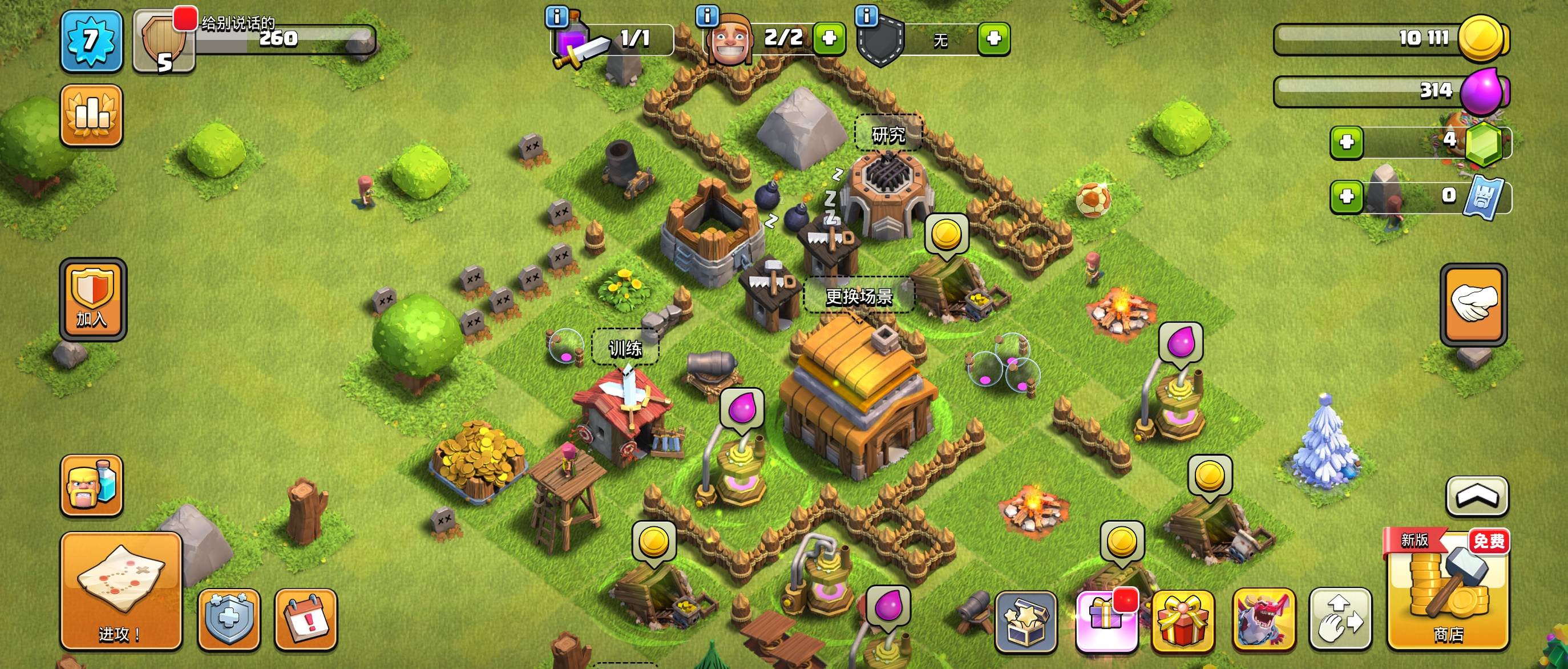Open the barbarian army training menu
The image size is (1568, 669).
(91, 485)
